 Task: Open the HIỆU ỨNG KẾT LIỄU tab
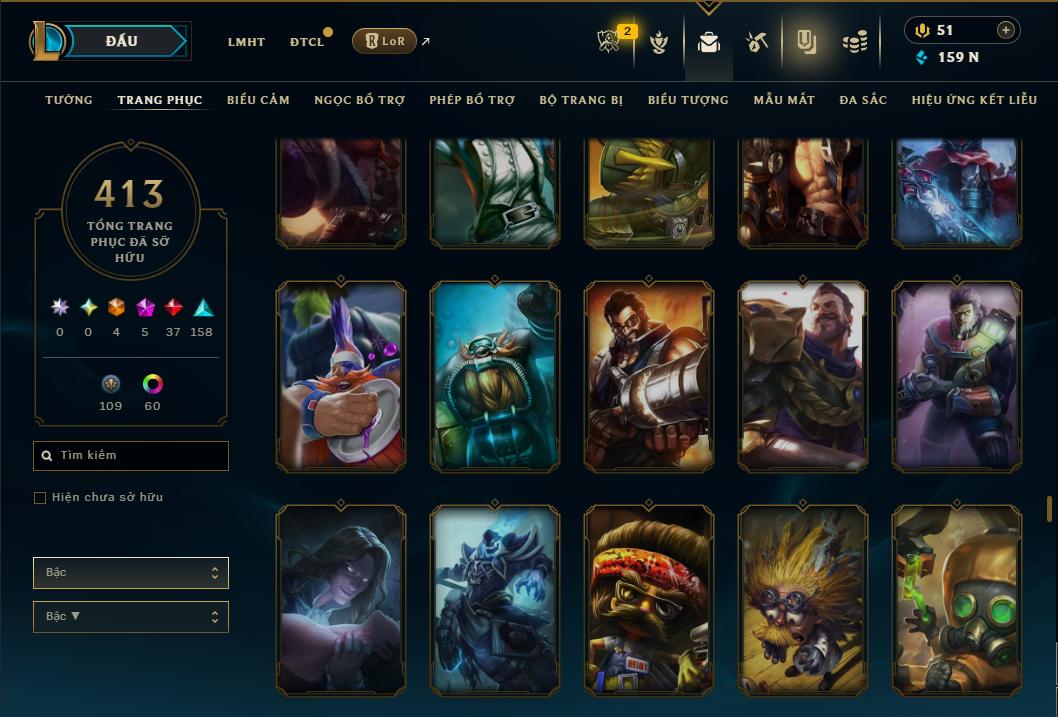point(974,100)
